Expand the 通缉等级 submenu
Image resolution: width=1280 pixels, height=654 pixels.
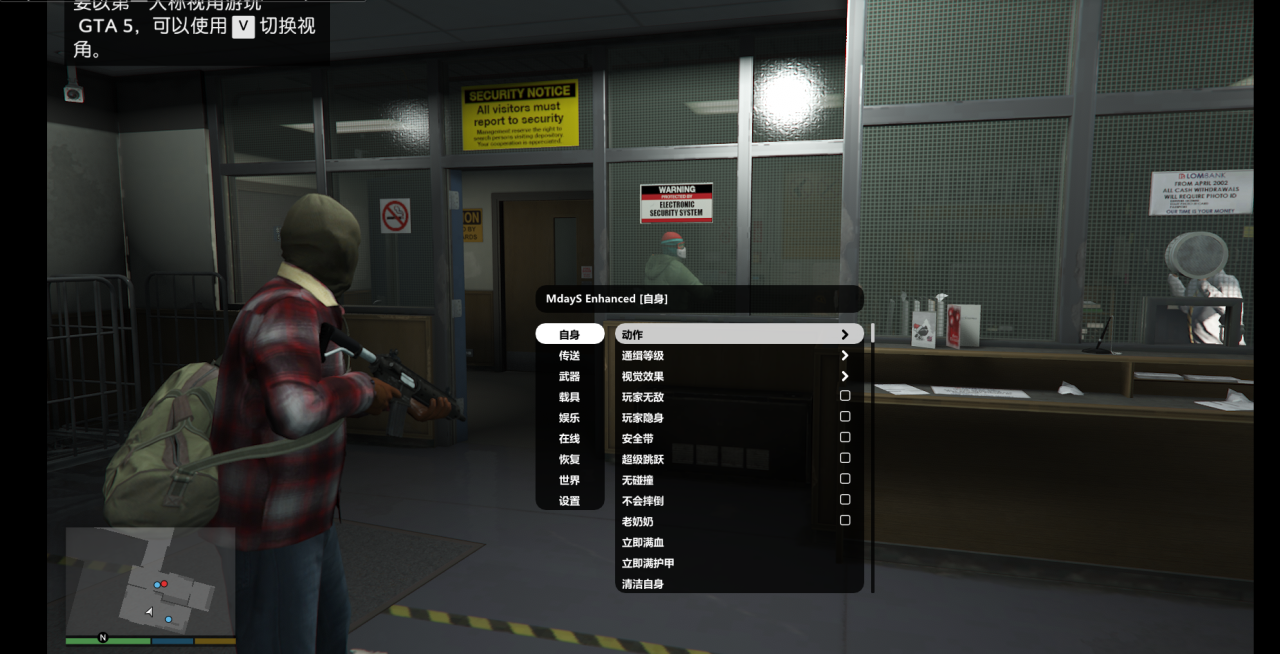click(x=738, y=355)
